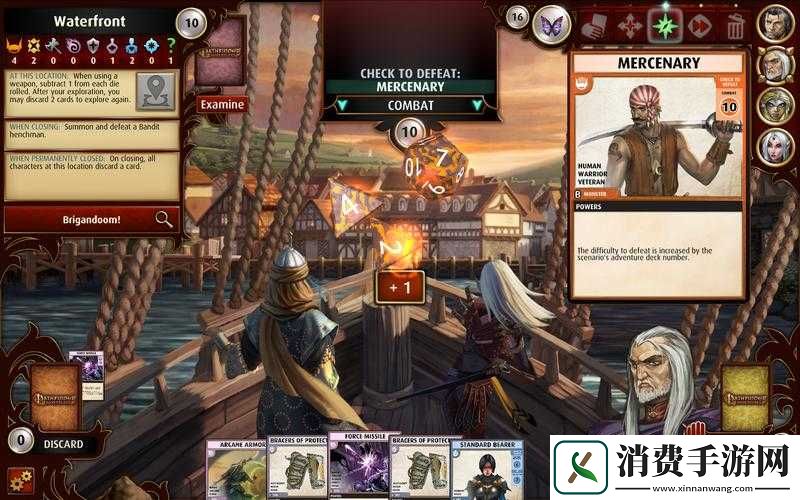Open the Combat check dropdown

pyautogui.click(x=408, y=105)
